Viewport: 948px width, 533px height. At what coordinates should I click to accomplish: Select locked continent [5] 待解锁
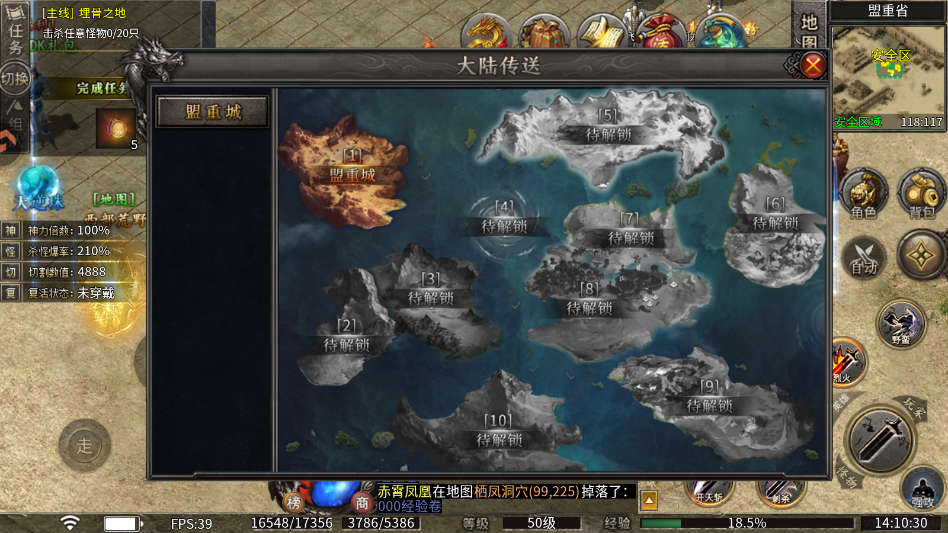[608, 126]
